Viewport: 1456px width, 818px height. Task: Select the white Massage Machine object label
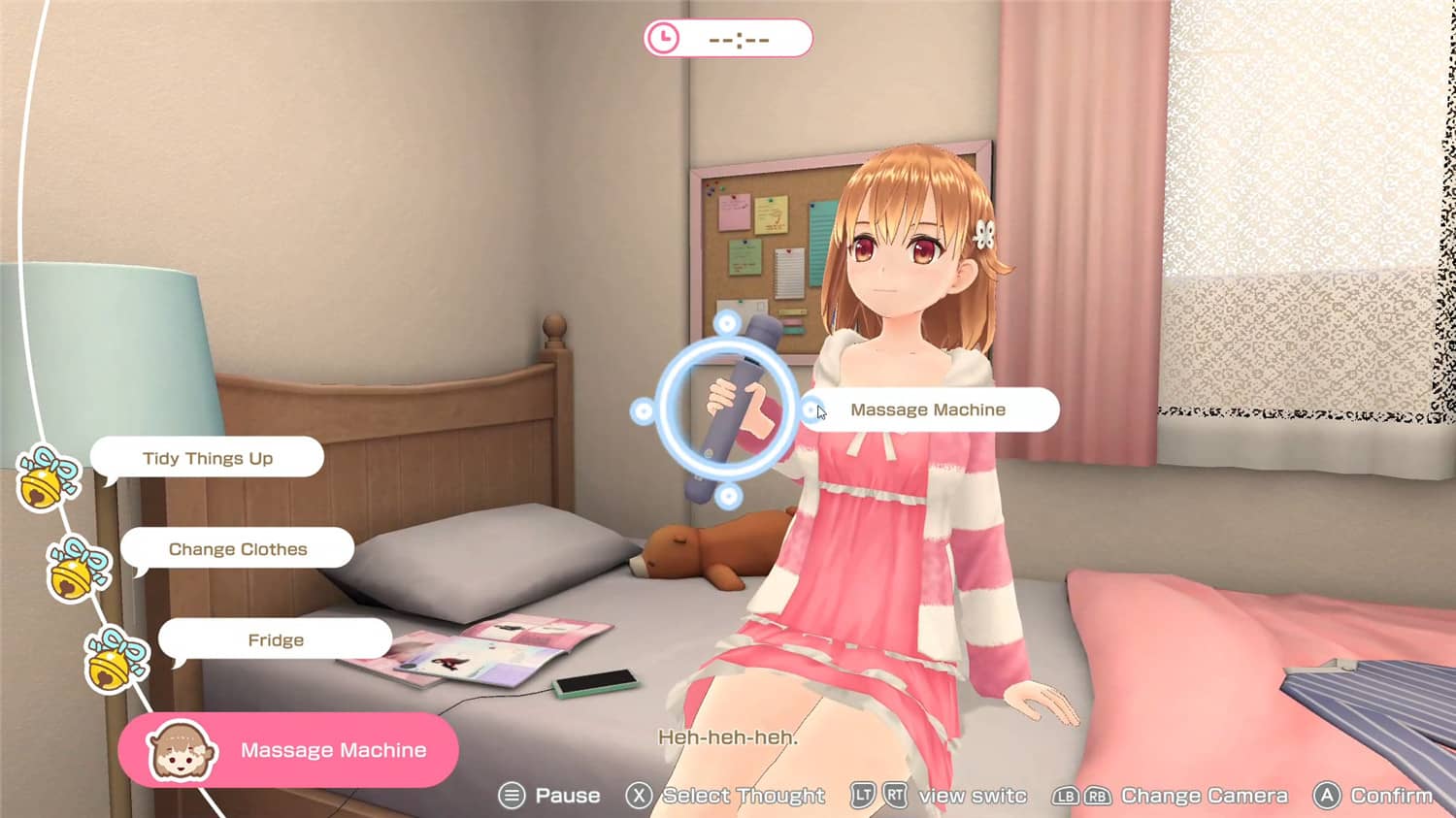(928, 409)
